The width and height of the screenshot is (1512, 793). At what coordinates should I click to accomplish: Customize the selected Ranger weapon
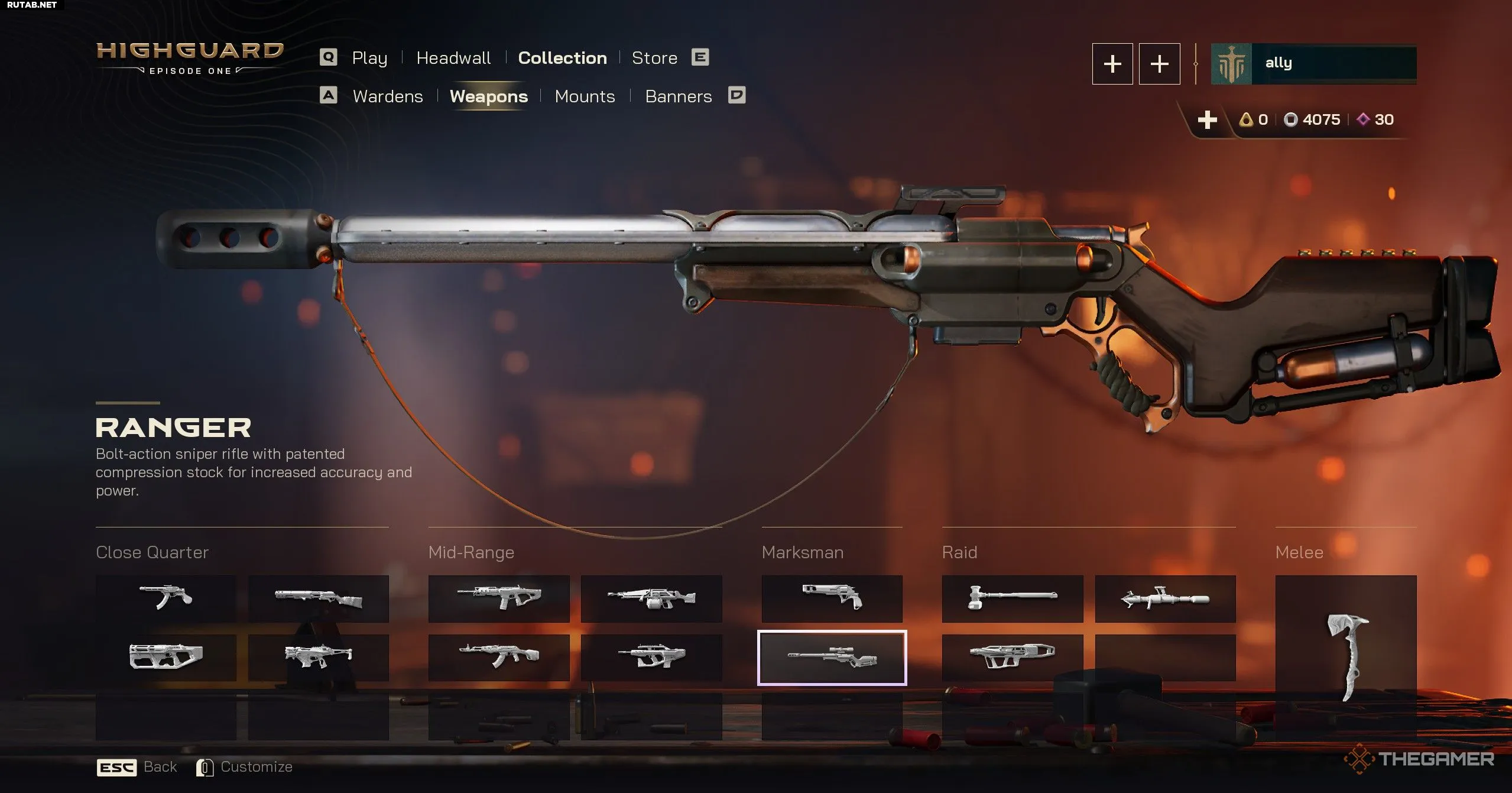point(256,767)
